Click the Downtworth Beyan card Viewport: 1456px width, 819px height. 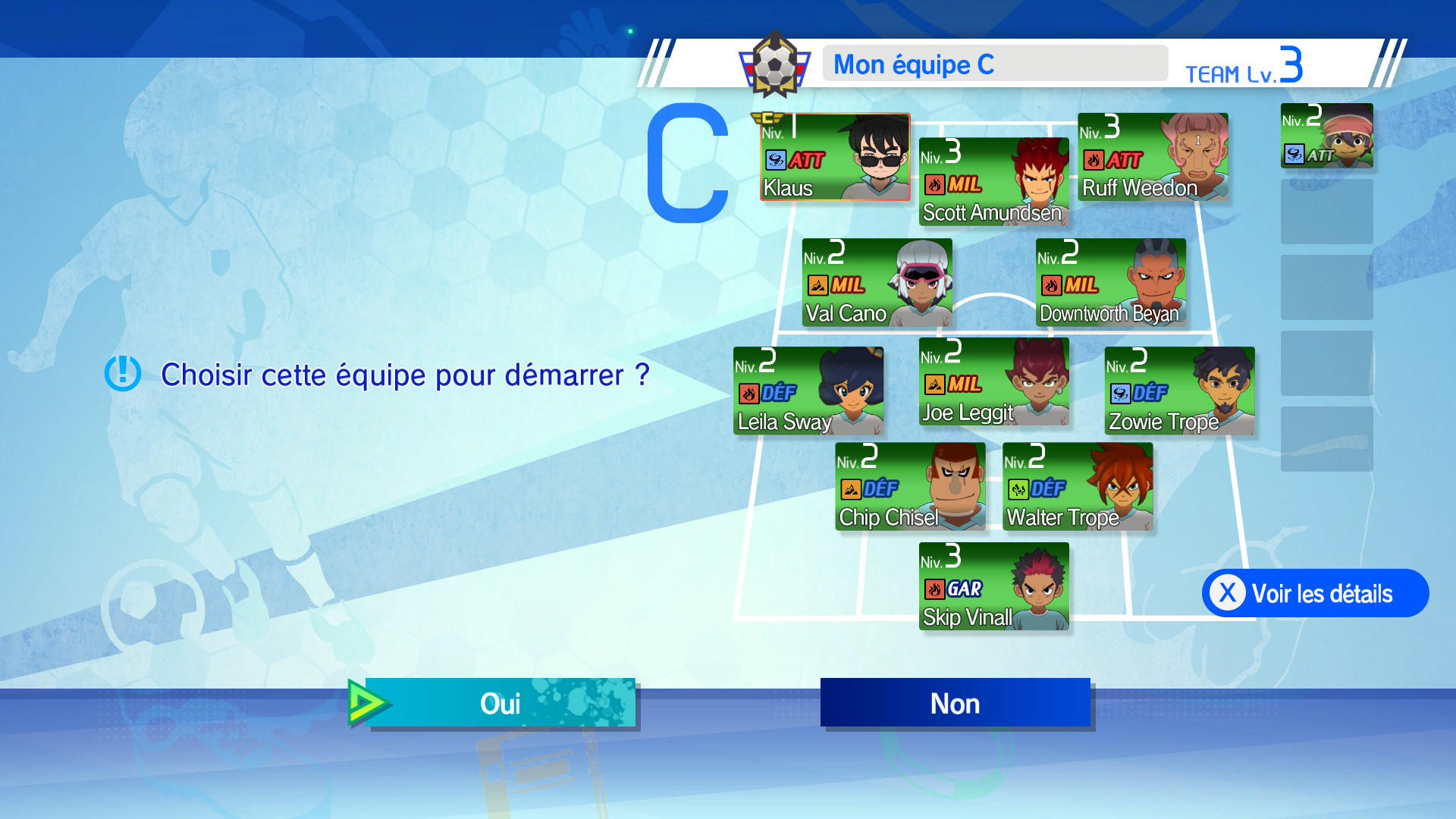[x=1110, y=283]
